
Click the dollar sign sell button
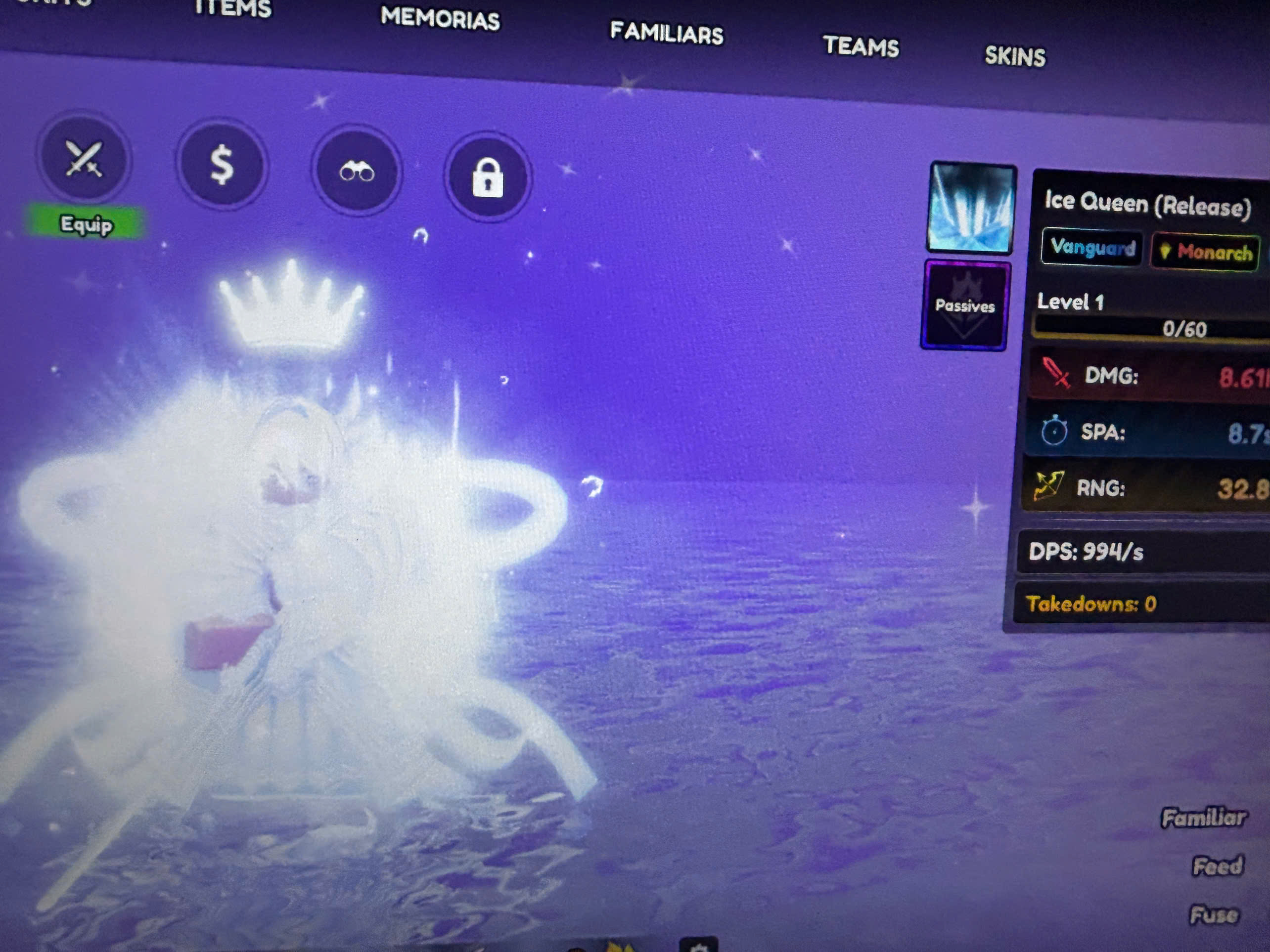pos(222,165)
